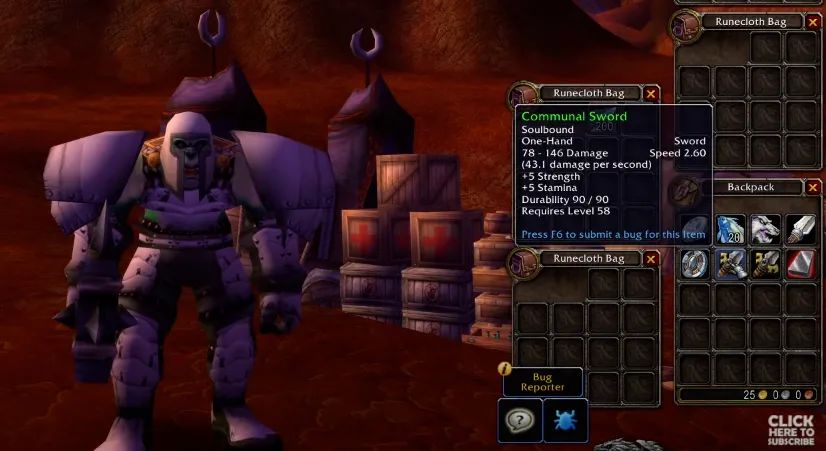Open the question mark help bubble
Screen dimensions: 826x451
coord(520,419)
